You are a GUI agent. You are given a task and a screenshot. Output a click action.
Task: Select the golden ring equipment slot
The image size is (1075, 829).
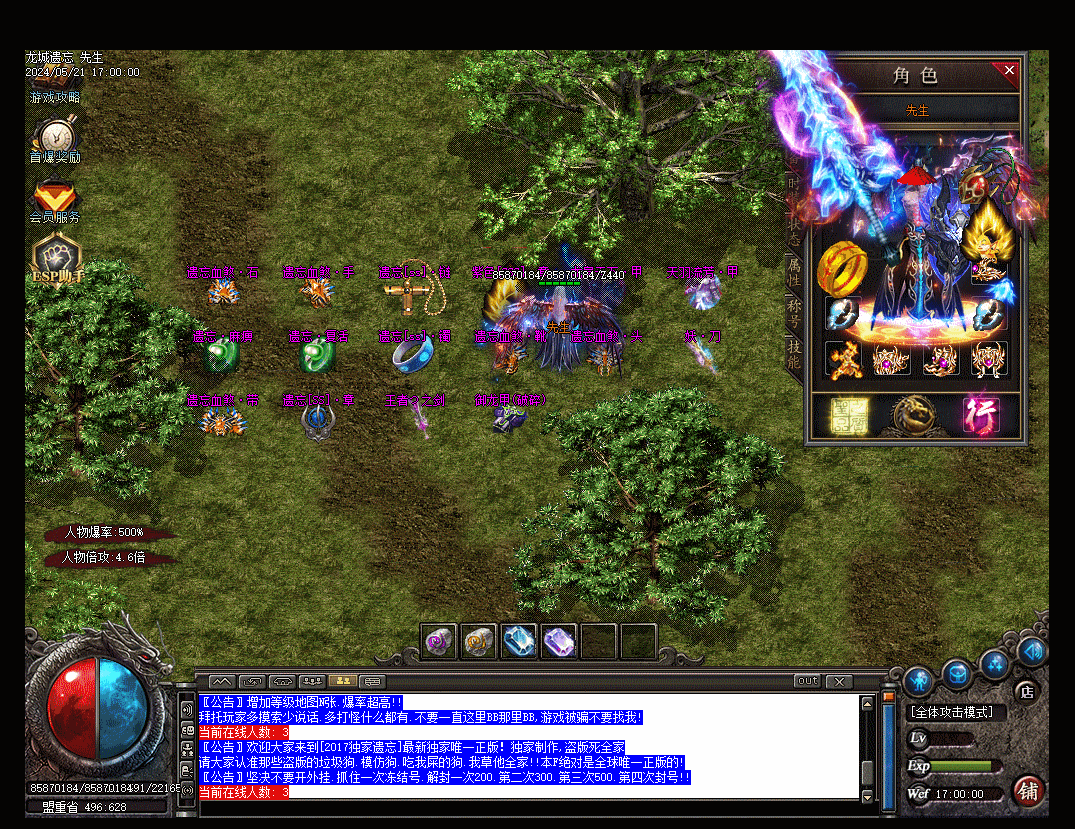842,266
